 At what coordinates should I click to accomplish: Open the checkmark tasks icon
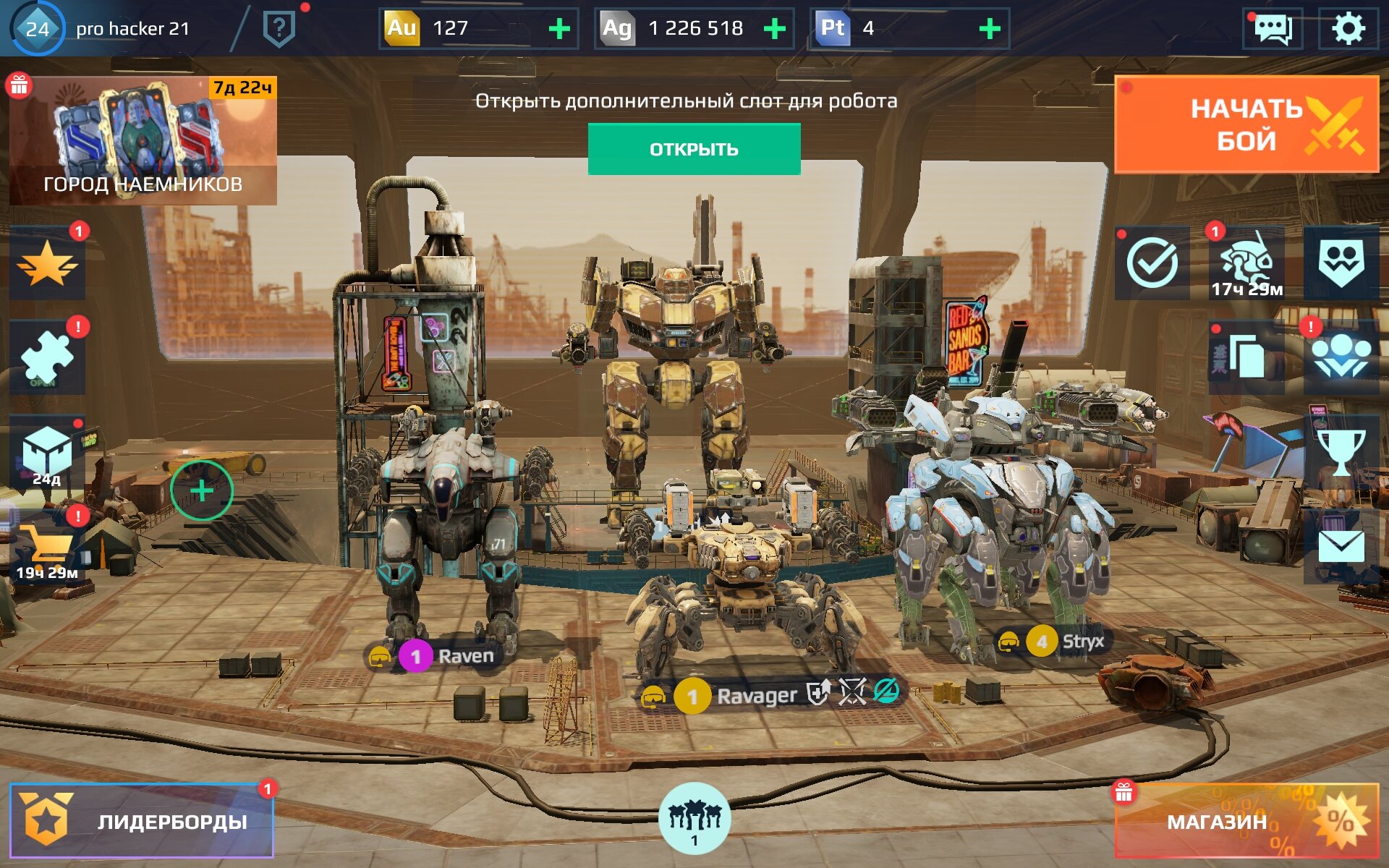pyautogui.click(x=1152, y=263)
